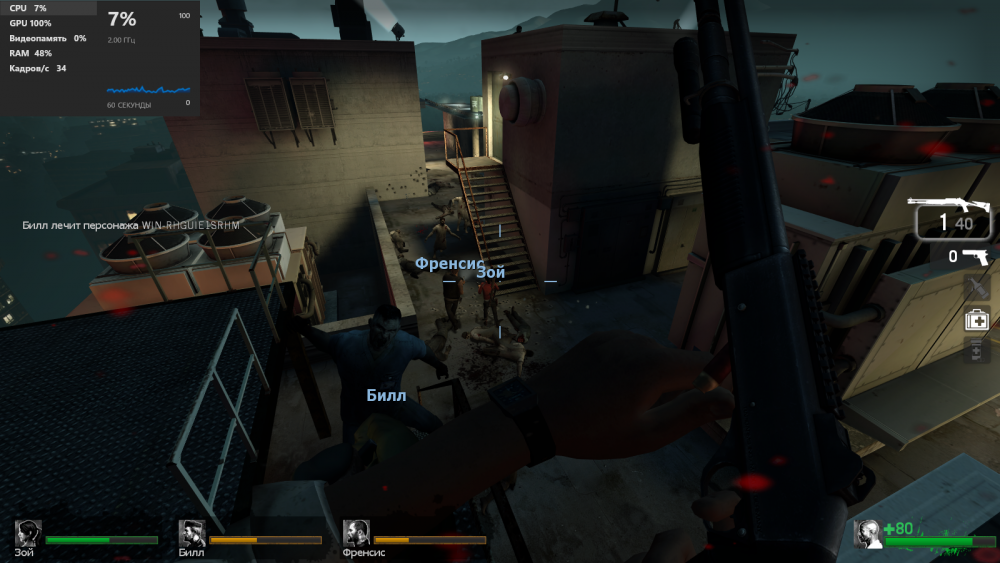The width and height of the screenshot is (1000, 563).
Task: Click Билл's teammate portrait
Action: [x=192, y=534]
